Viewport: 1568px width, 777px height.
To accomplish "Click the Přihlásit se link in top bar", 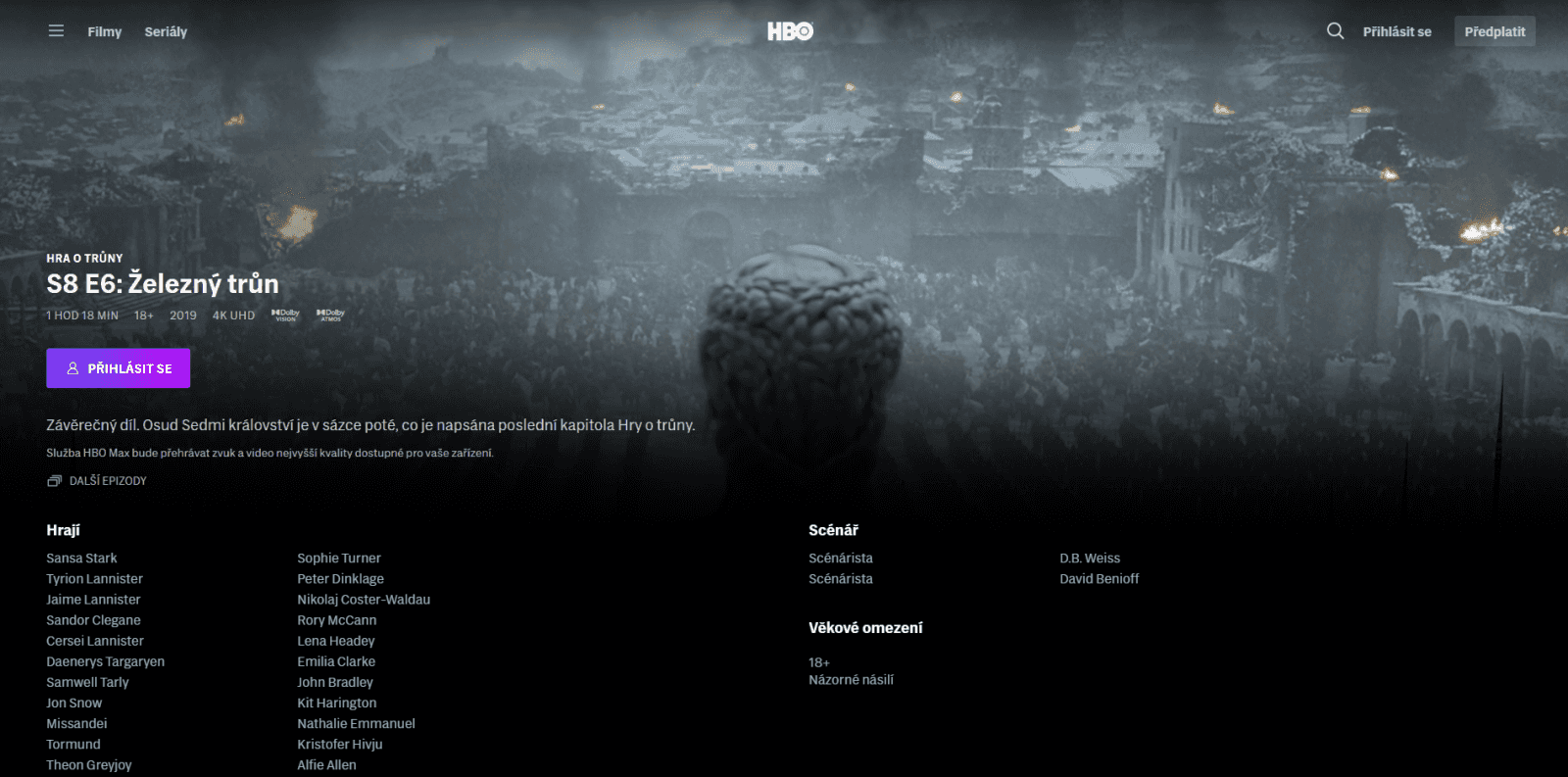I will (x=1396, y=30).
